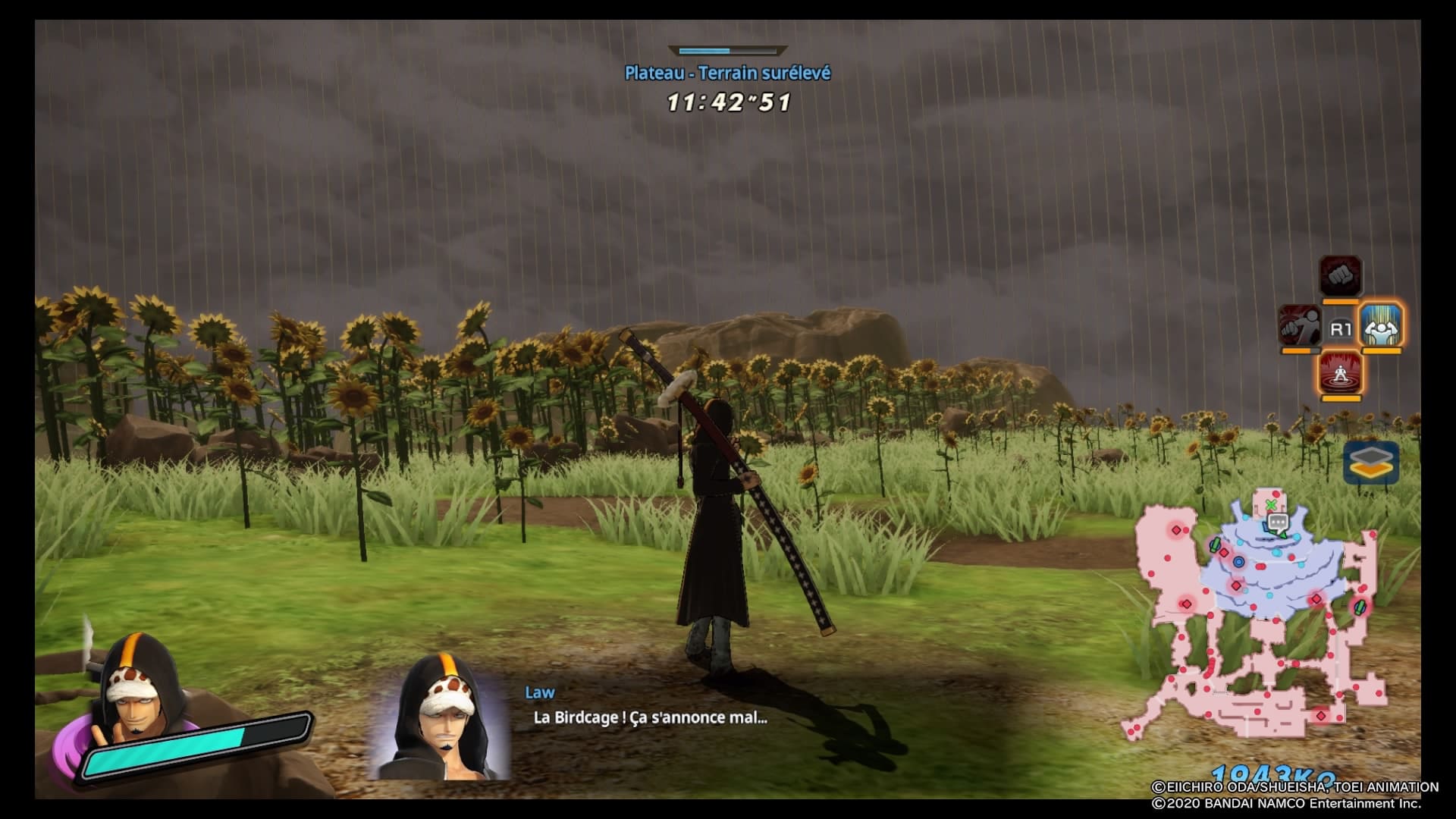1456x819 pixels.
Task: Click the green X marker on minimap
Action: [x=1271, y=505]
